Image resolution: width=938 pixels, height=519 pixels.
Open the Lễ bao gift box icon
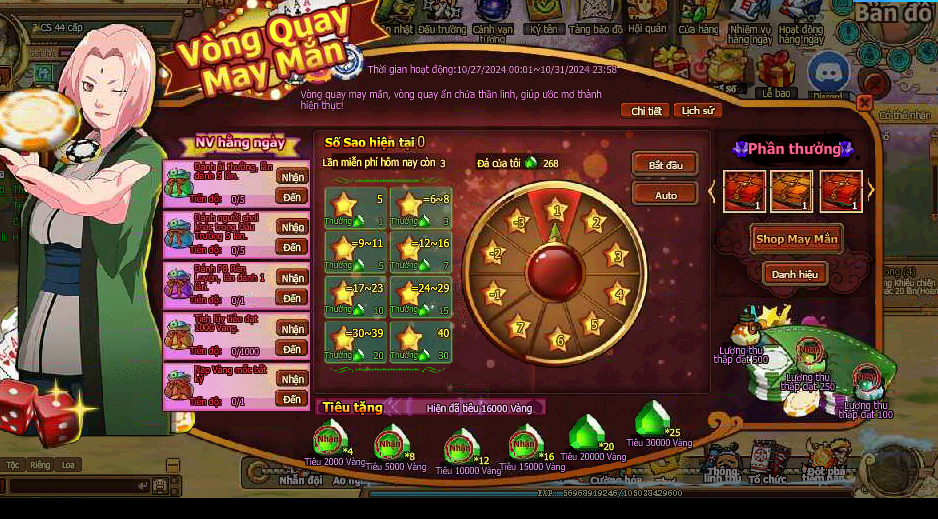pos(775,73)
